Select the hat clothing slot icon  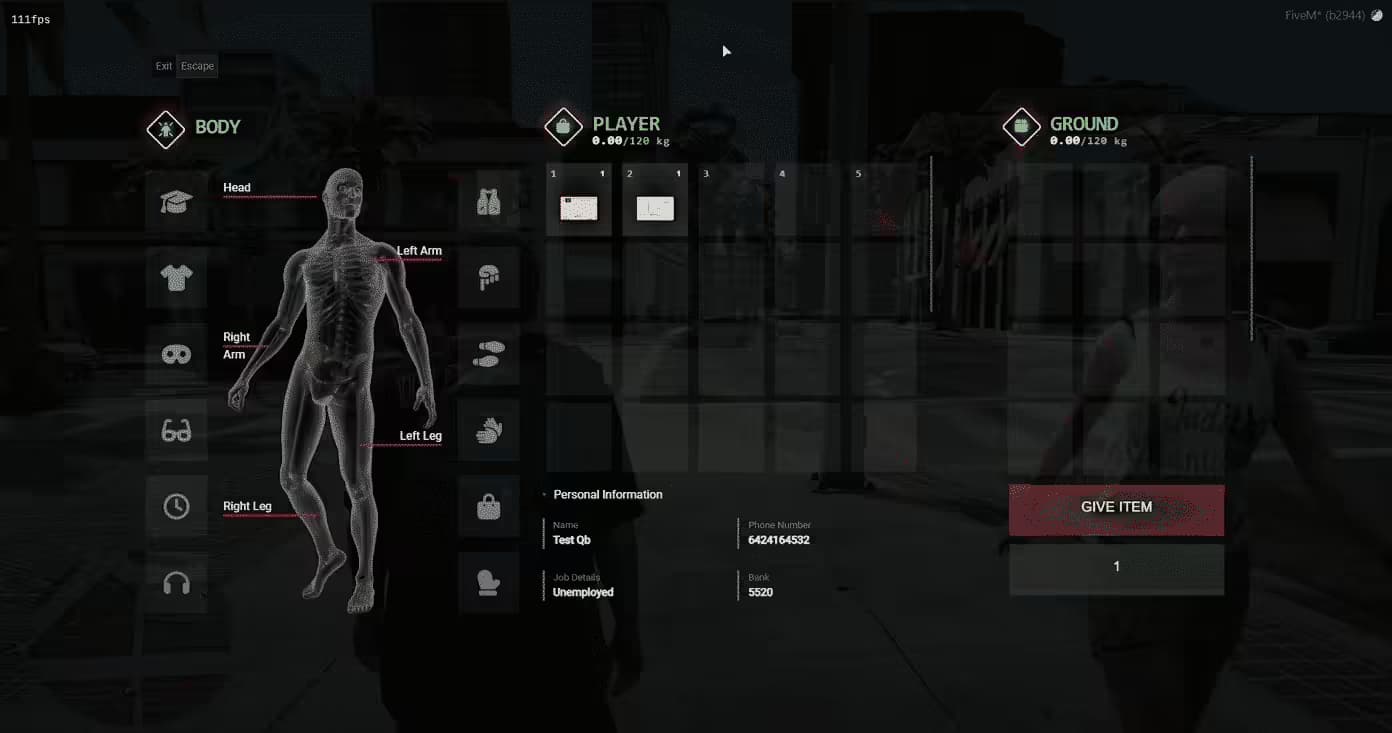point(177,201)
